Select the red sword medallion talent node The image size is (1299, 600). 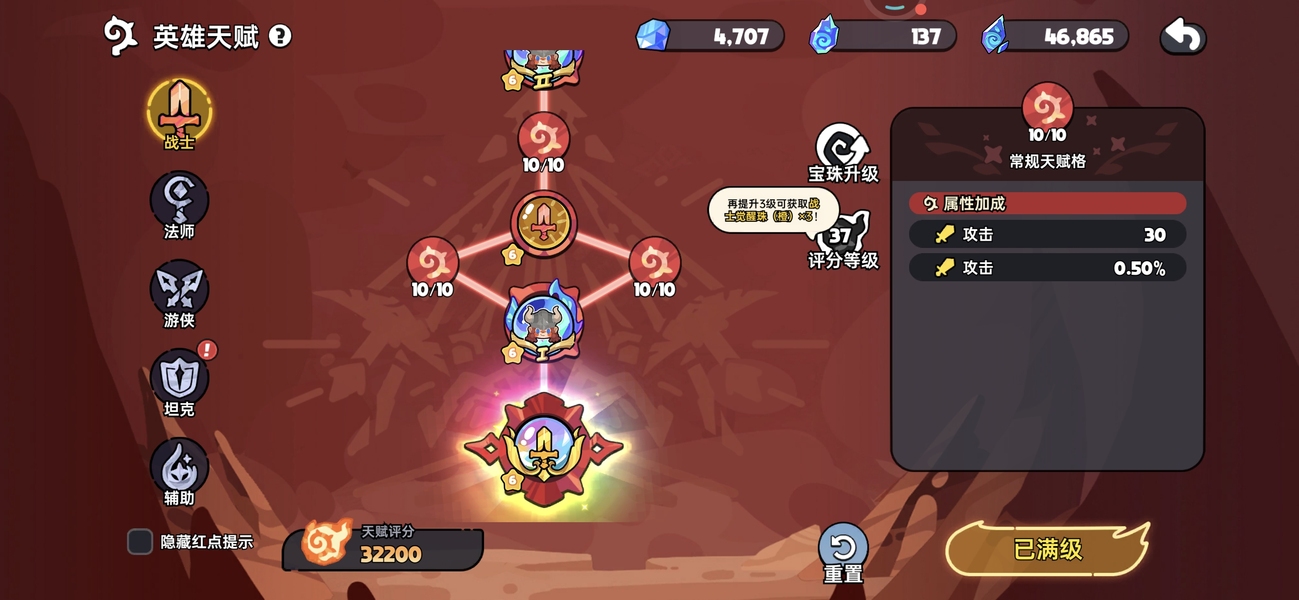(x=543, y=224)
